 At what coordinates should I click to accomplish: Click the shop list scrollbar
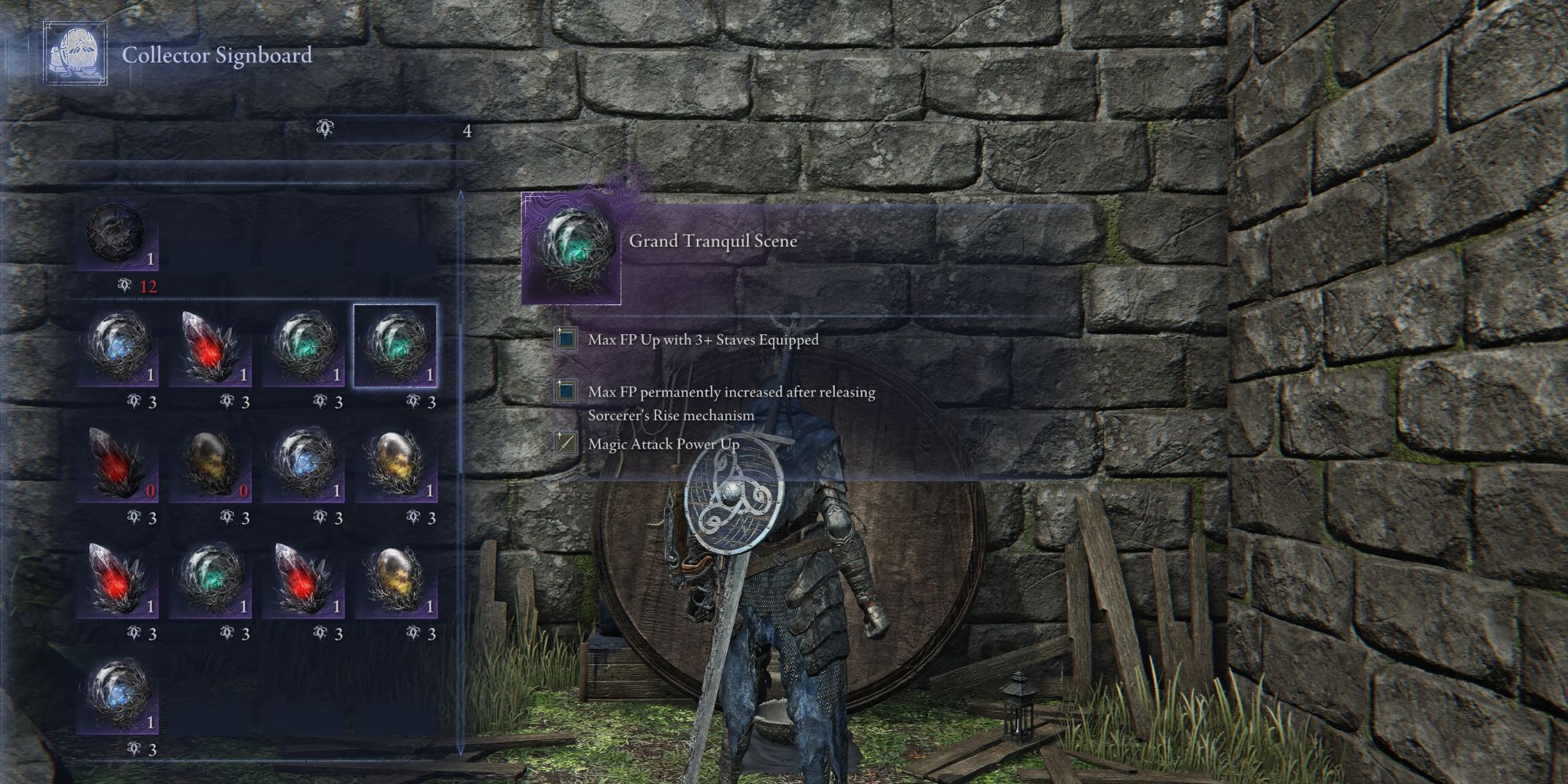tap(461, 470)
